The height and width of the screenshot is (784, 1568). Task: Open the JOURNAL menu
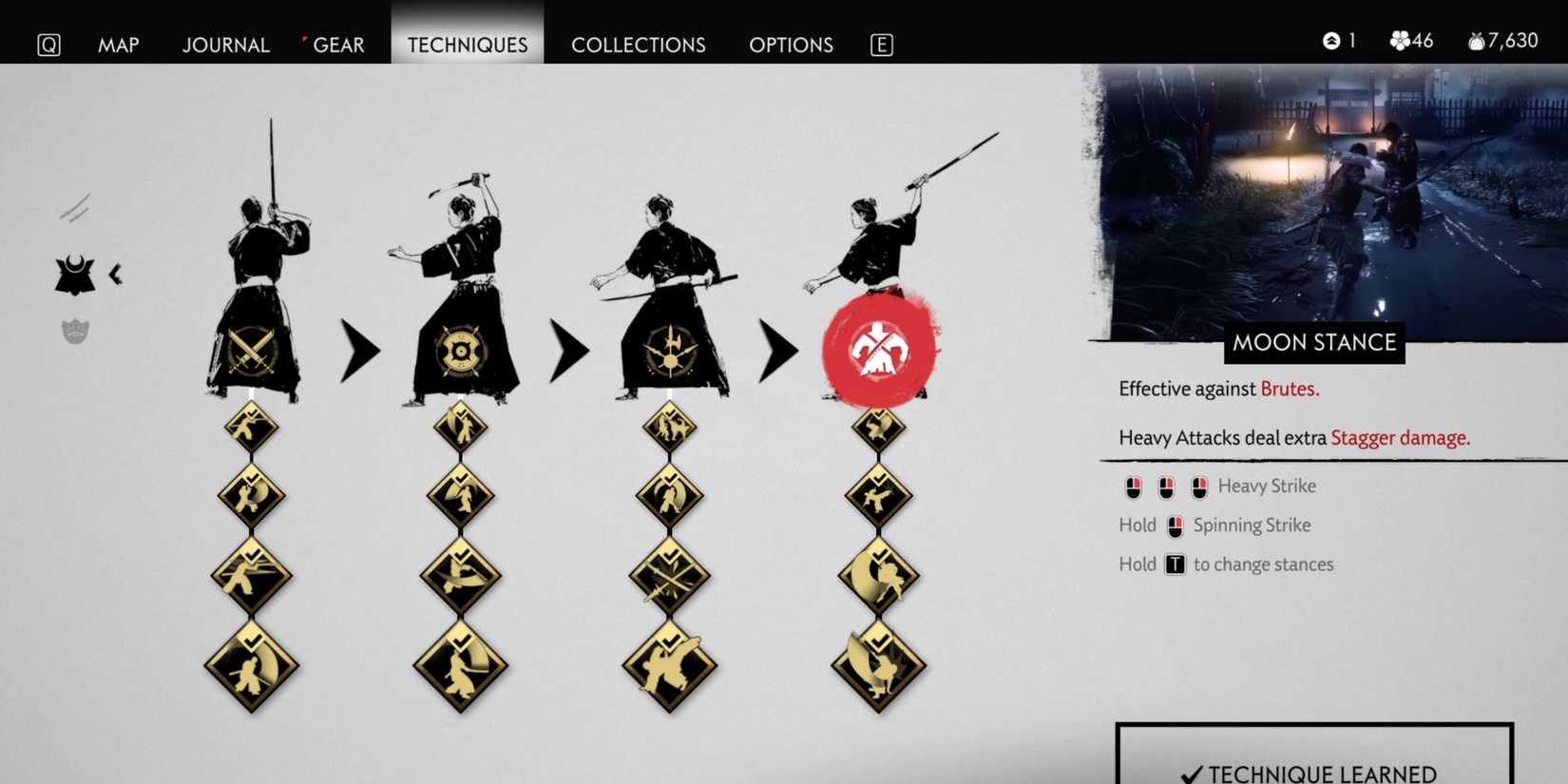coord(225,45)
